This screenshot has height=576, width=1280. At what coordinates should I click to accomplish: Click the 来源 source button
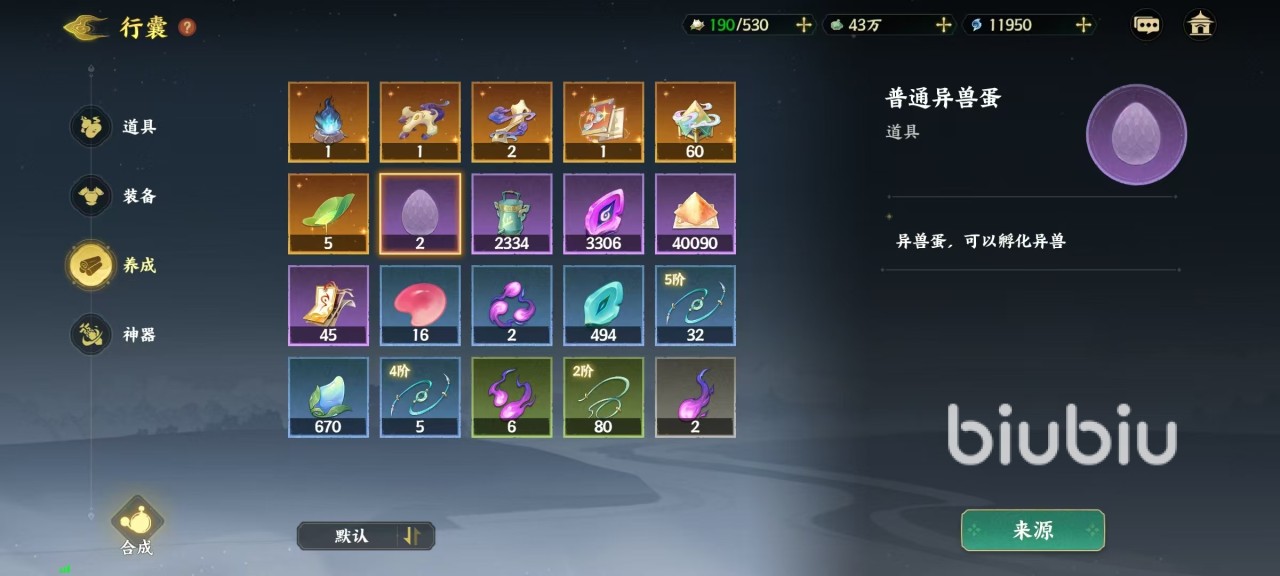pos(1032,530)
